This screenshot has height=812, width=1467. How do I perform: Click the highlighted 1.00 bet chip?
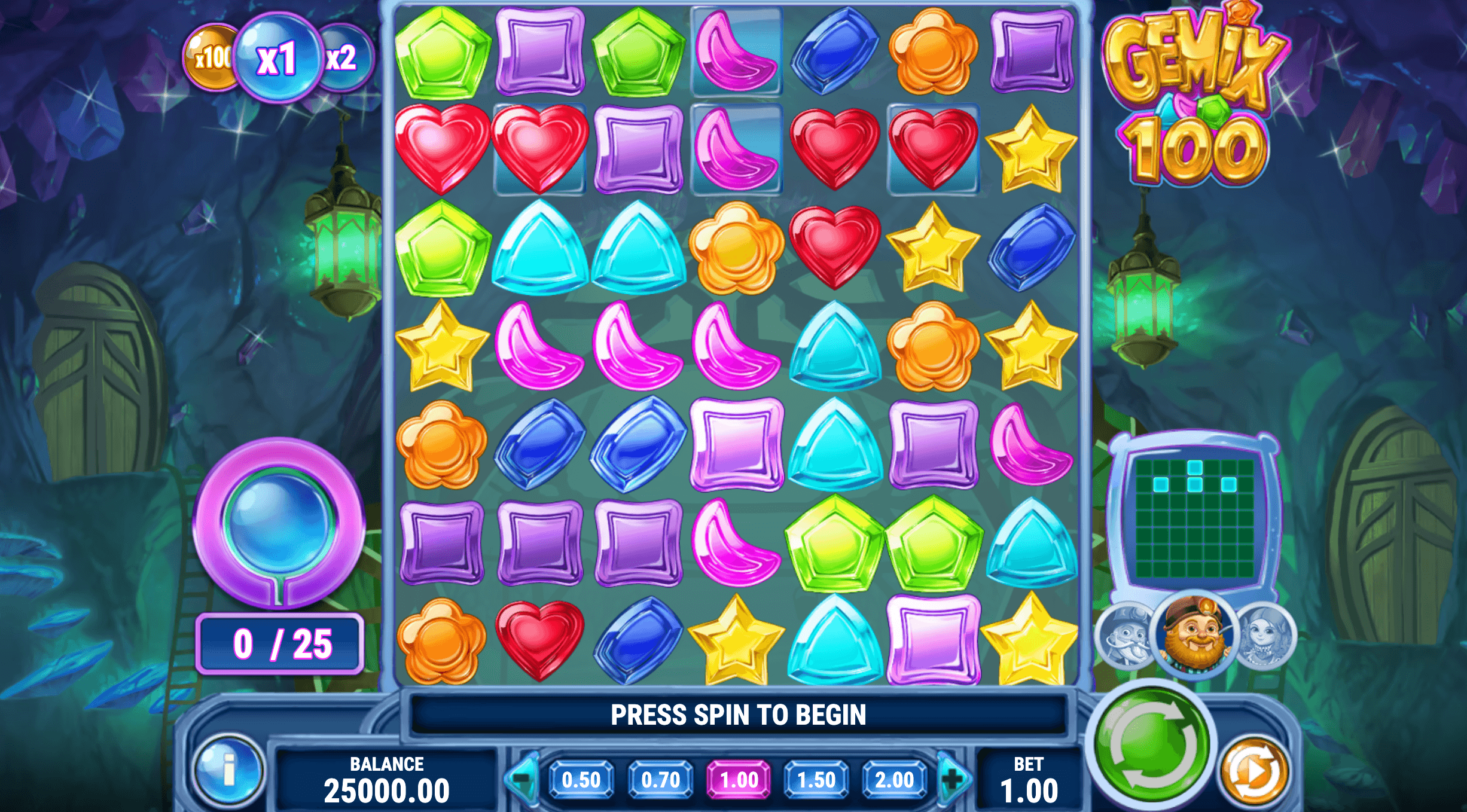(x=739, y=778)
